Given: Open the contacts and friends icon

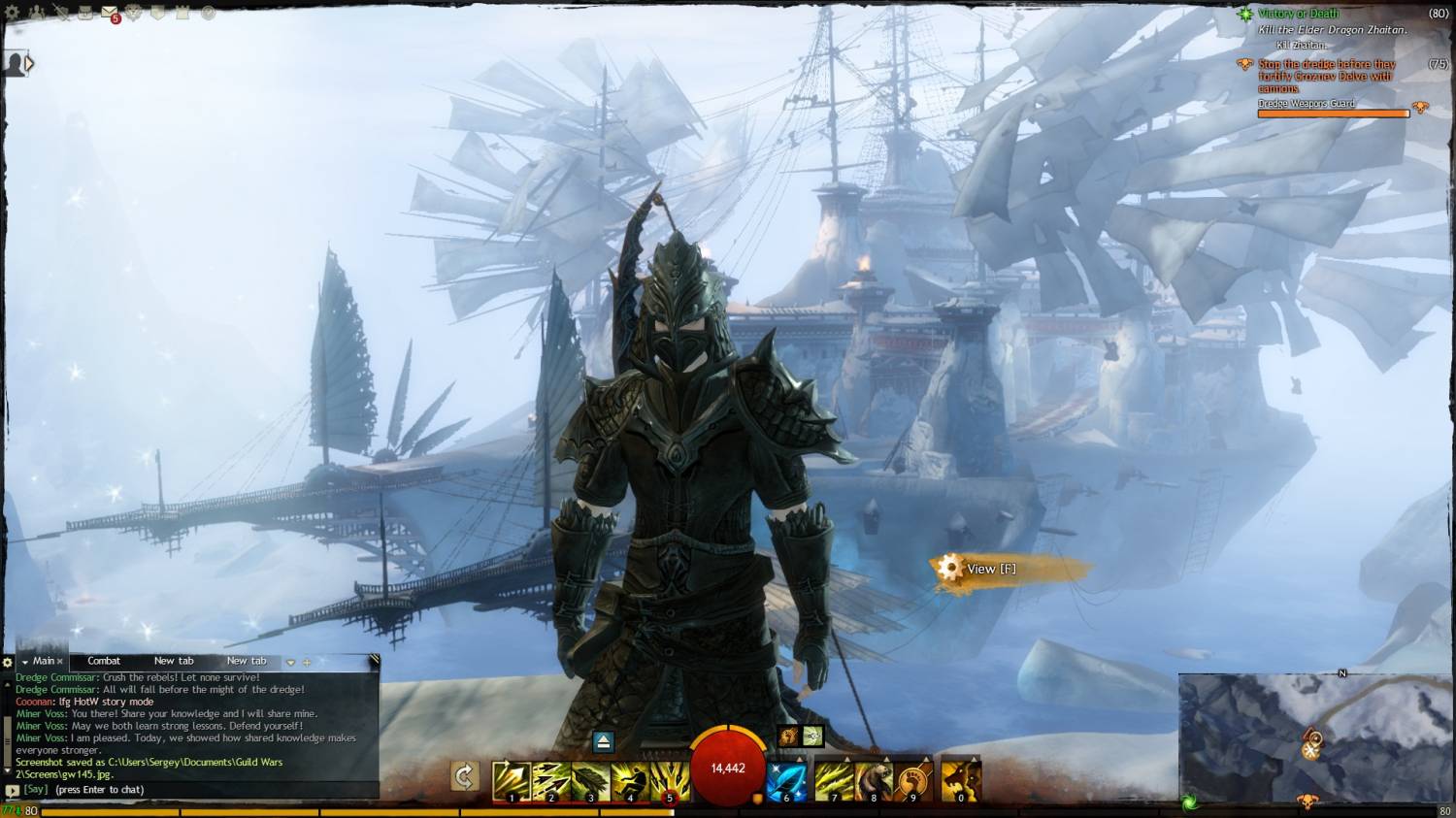Looking at the screenshot, I should [37, 13].
